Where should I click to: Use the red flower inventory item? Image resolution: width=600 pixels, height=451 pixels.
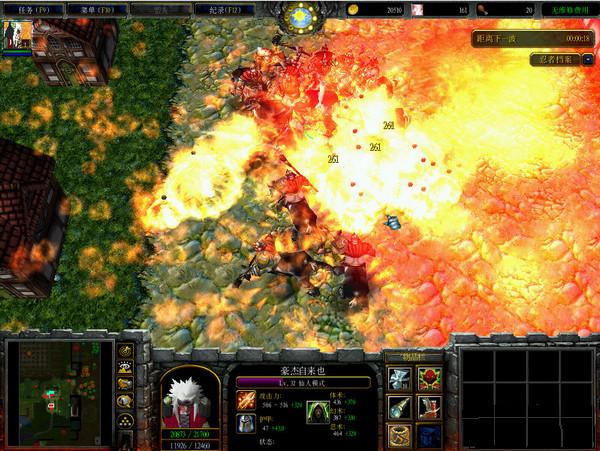point(428,380)
